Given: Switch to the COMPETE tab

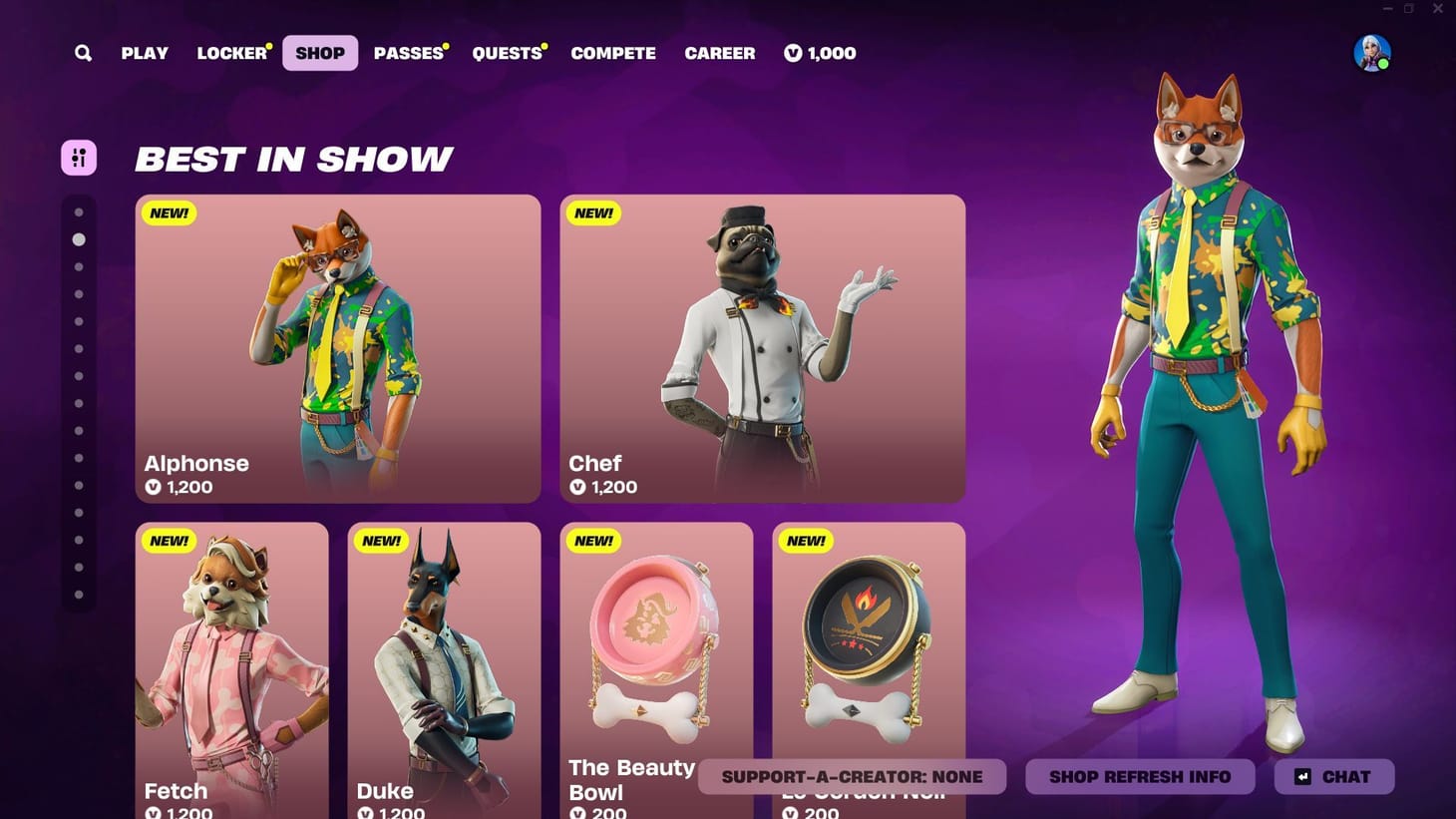Looking at the screenshot, I should click(x=613, y=53).
